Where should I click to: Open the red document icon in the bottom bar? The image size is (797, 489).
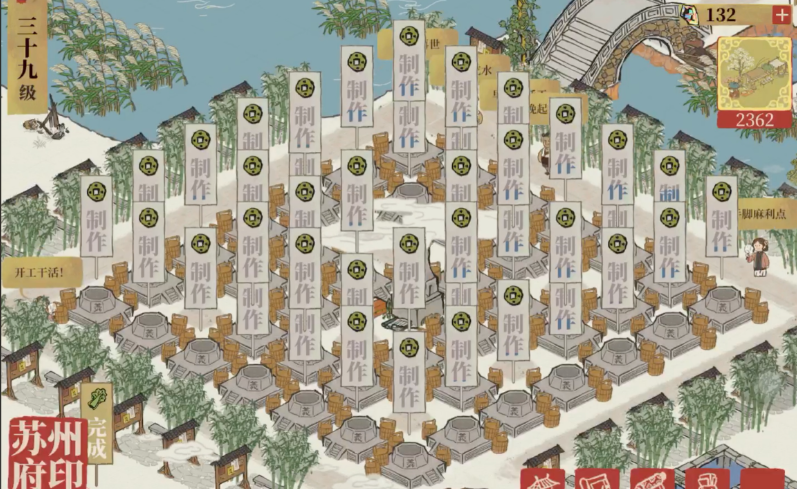598,481
